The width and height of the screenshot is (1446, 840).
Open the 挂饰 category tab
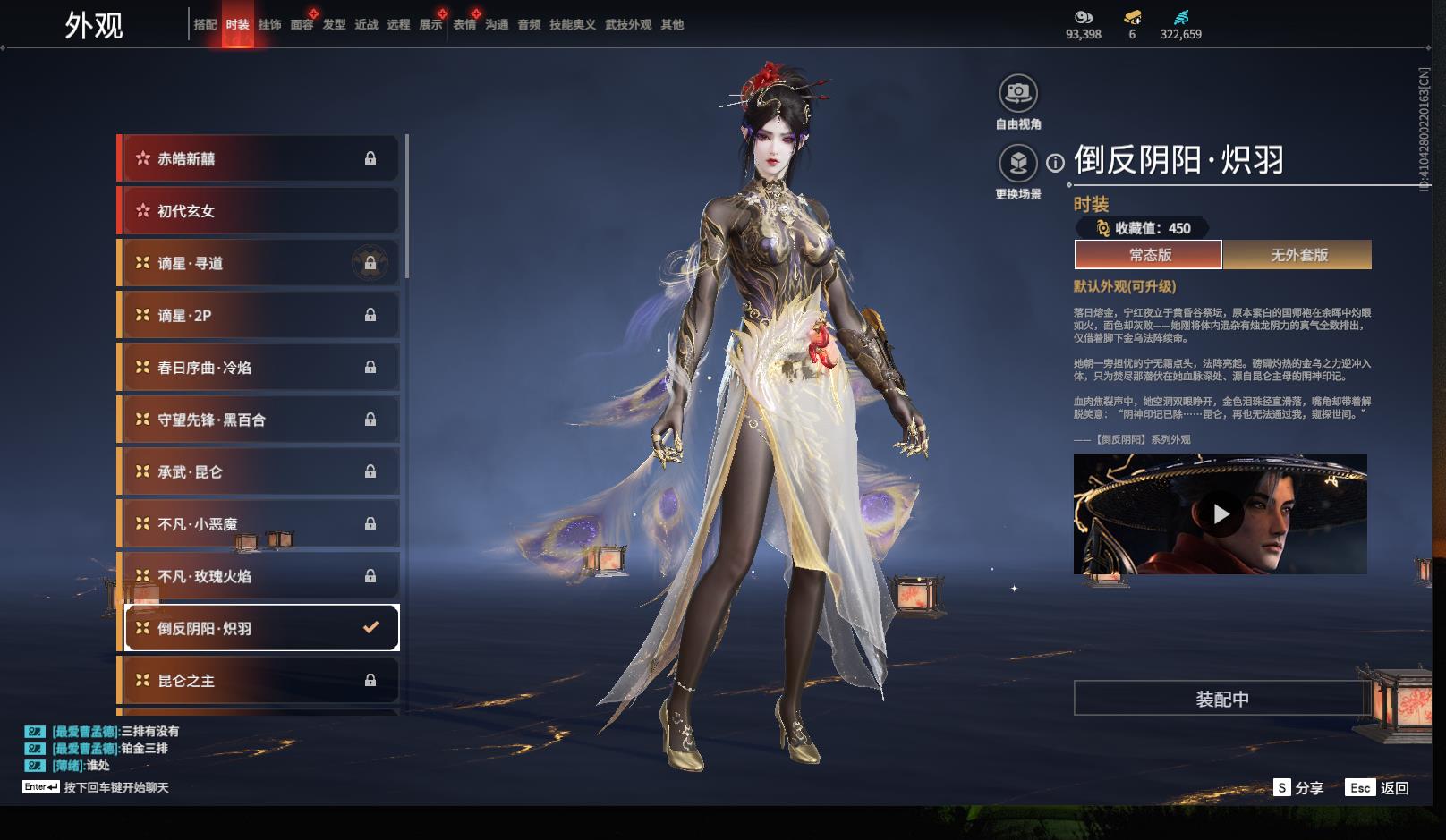269,25
